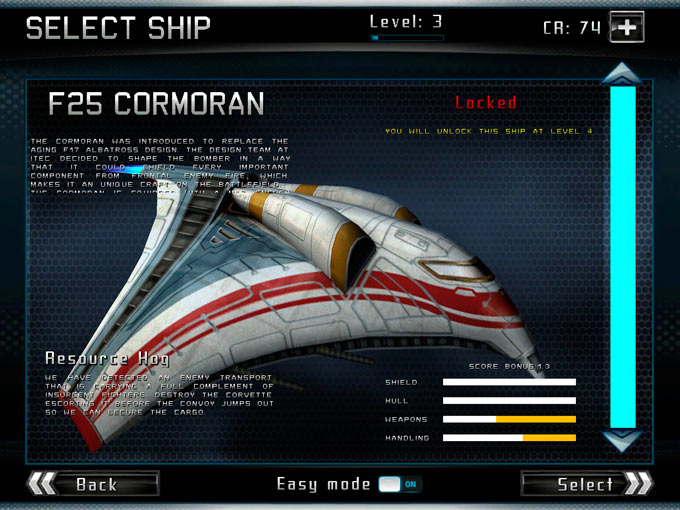
Task: Click the cyan vertical ship scrollbar
Action: point(622,256)
